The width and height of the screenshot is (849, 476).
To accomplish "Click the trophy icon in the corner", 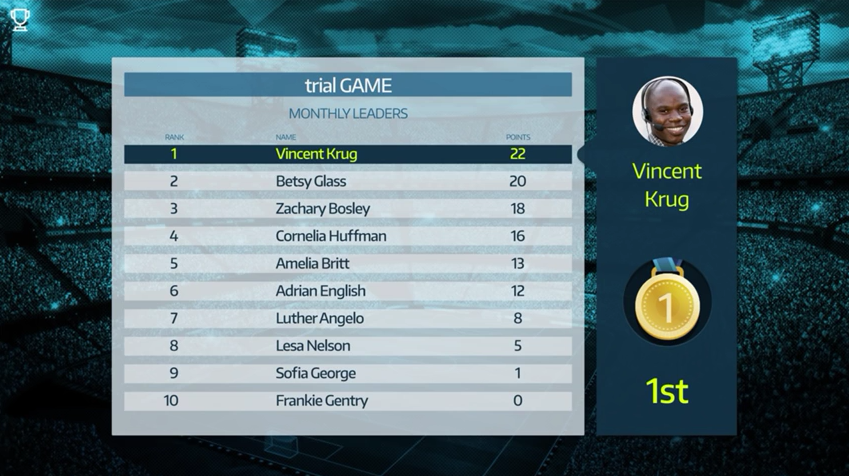I will (x=20, y=19).
